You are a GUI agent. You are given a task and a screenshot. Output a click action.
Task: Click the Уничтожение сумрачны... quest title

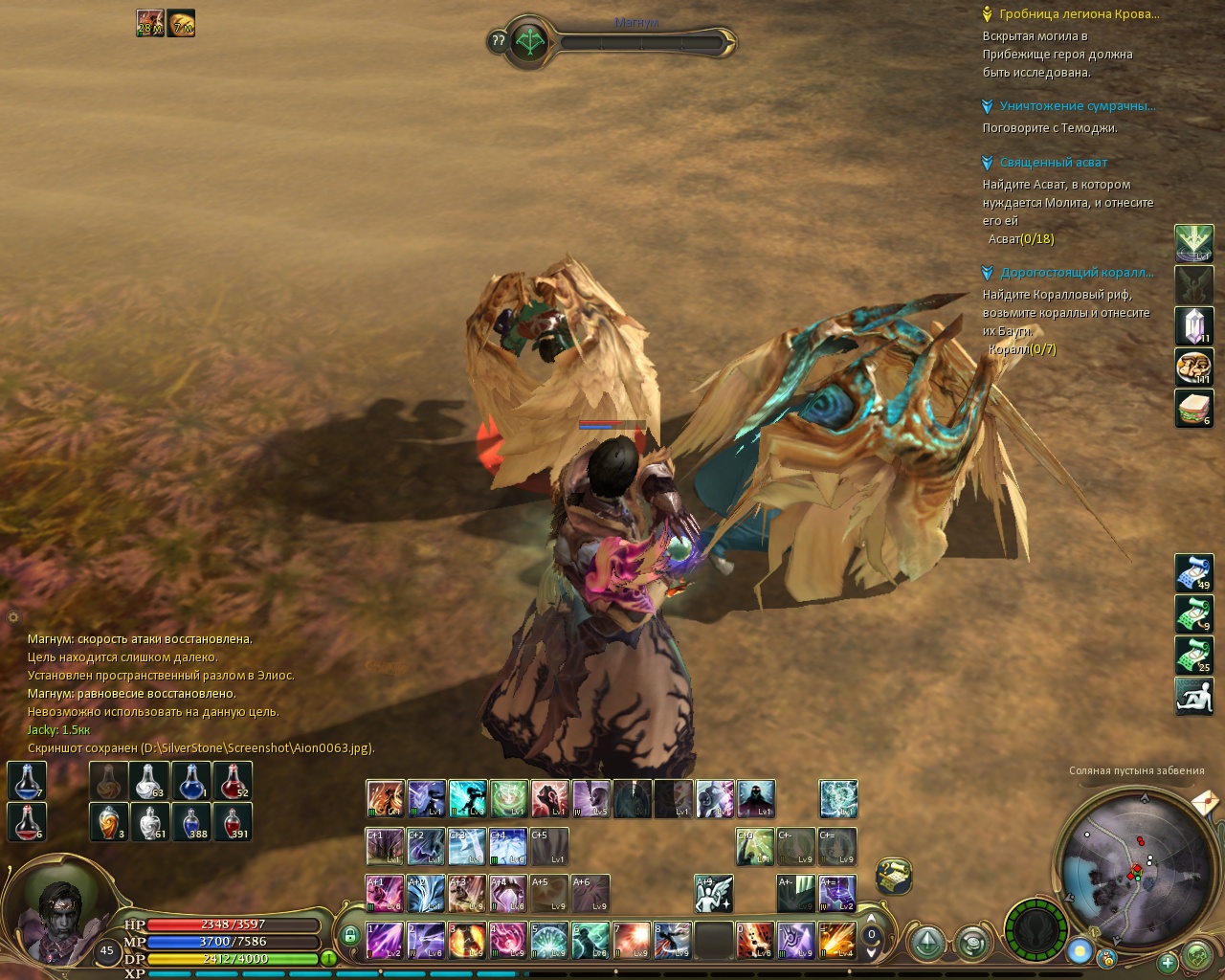tap(1077, 106)
